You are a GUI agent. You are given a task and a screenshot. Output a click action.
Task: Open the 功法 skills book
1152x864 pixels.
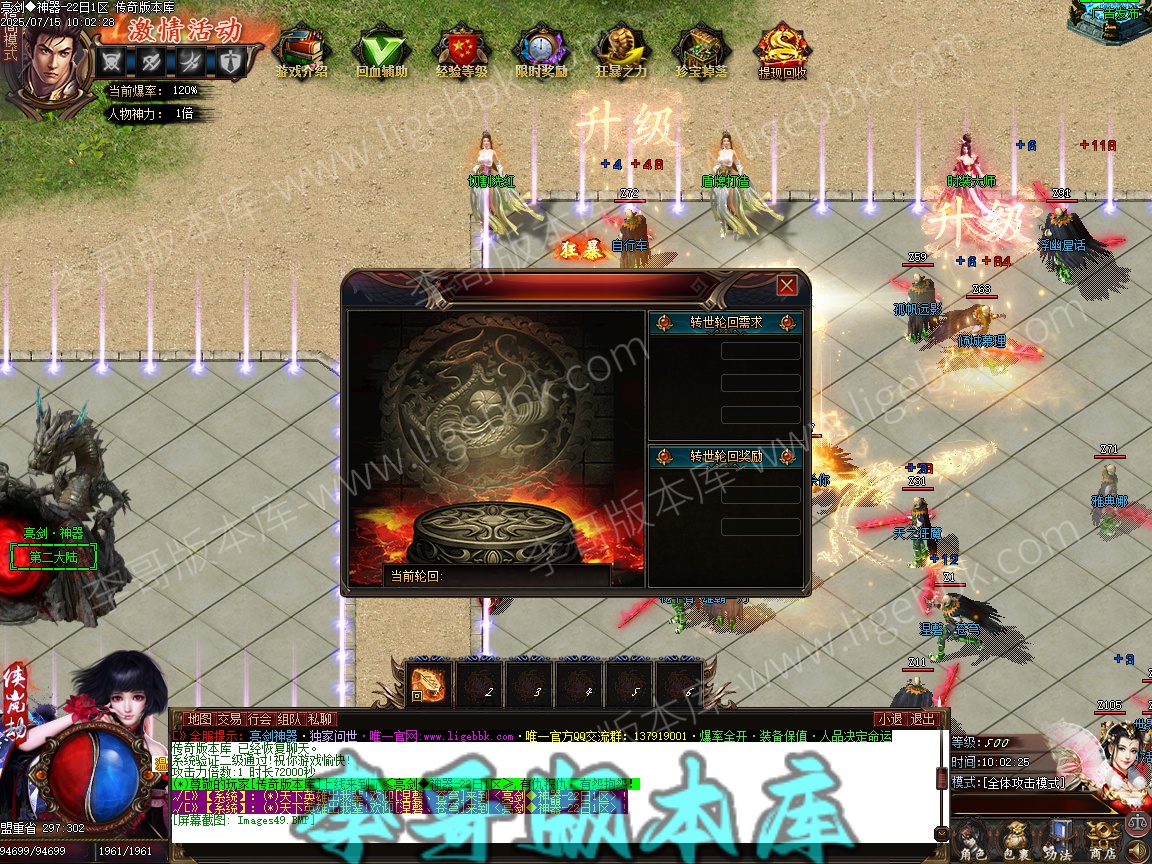click(x=1058, y=840)
